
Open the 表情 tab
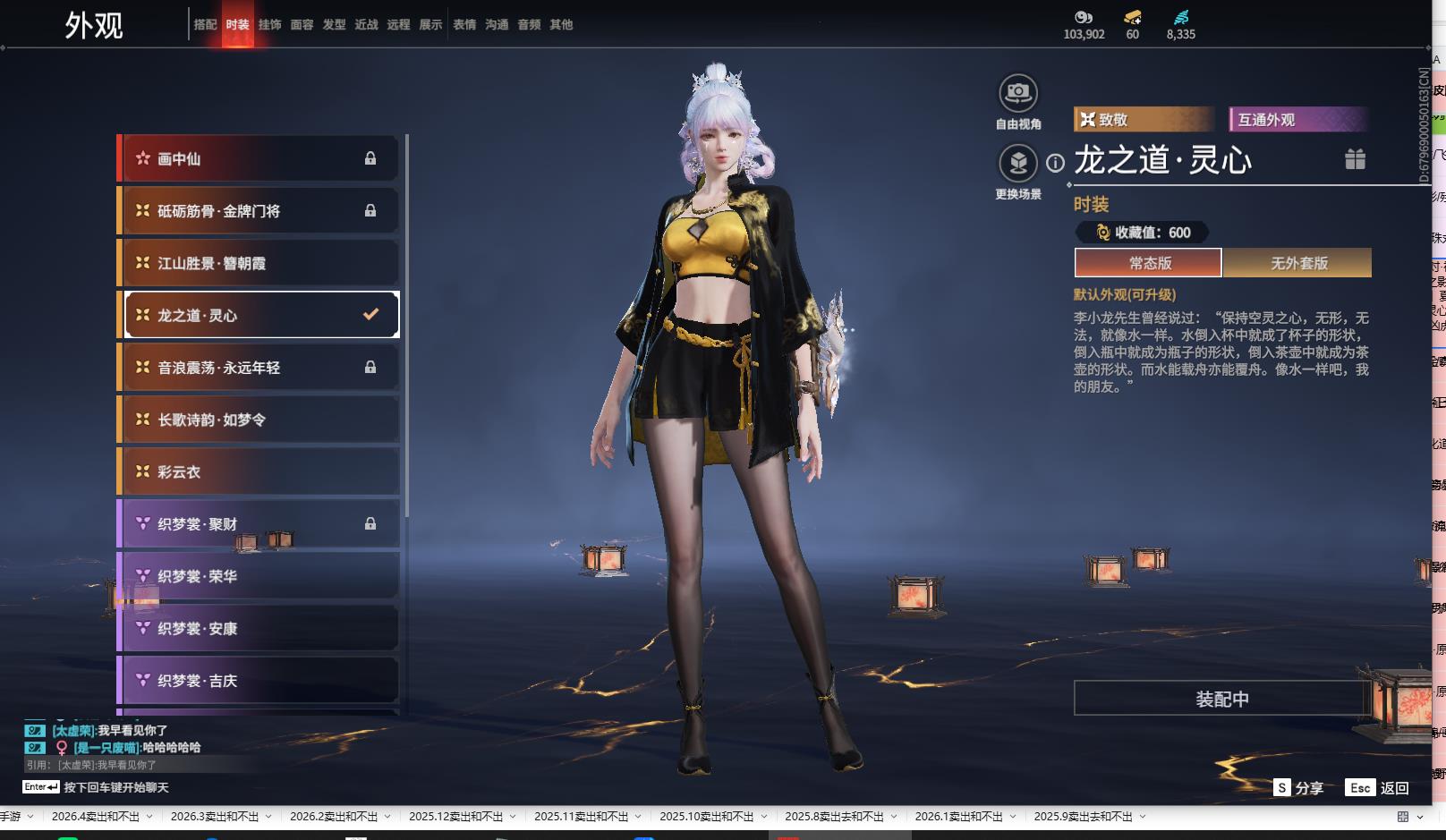[464, 25]
